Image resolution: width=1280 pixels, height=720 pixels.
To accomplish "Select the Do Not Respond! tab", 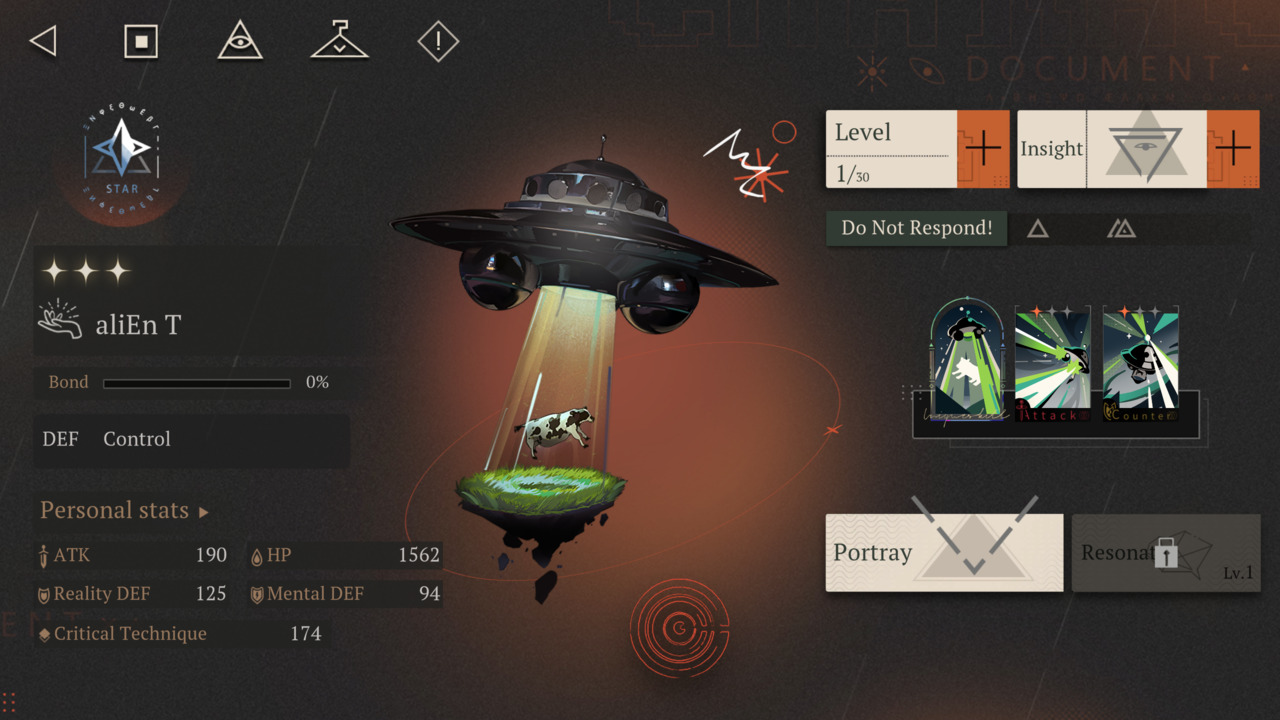I will [916, 228].
